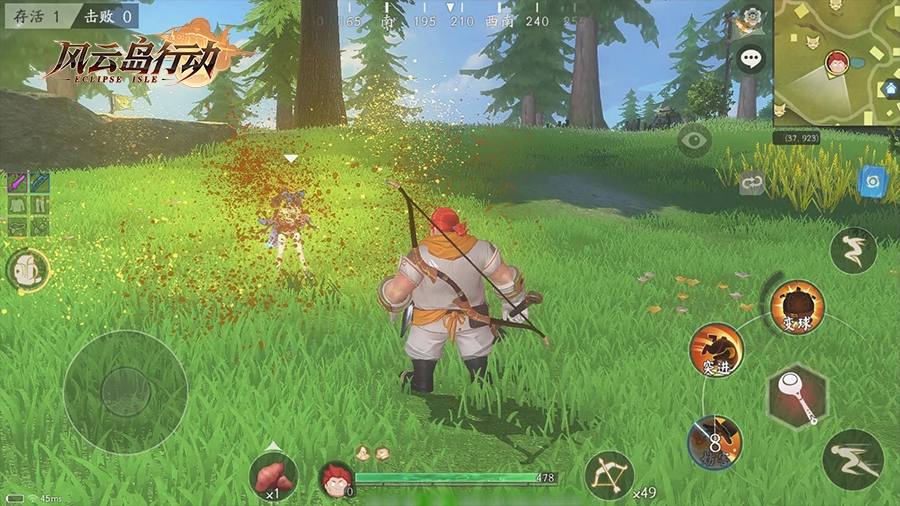
Task: Use the sweet potato food item
Action: 273,476
